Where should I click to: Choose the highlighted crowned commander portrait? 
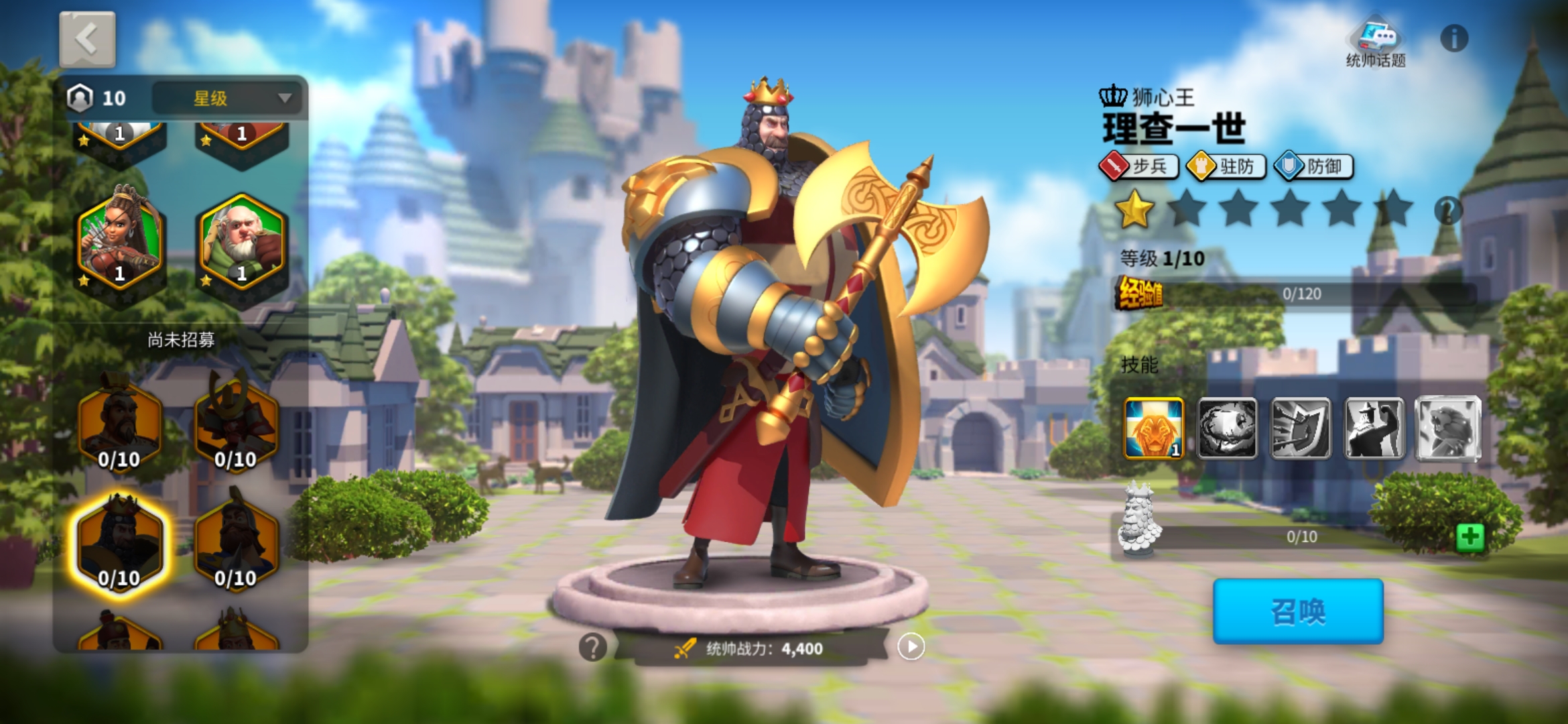point(120,544)
